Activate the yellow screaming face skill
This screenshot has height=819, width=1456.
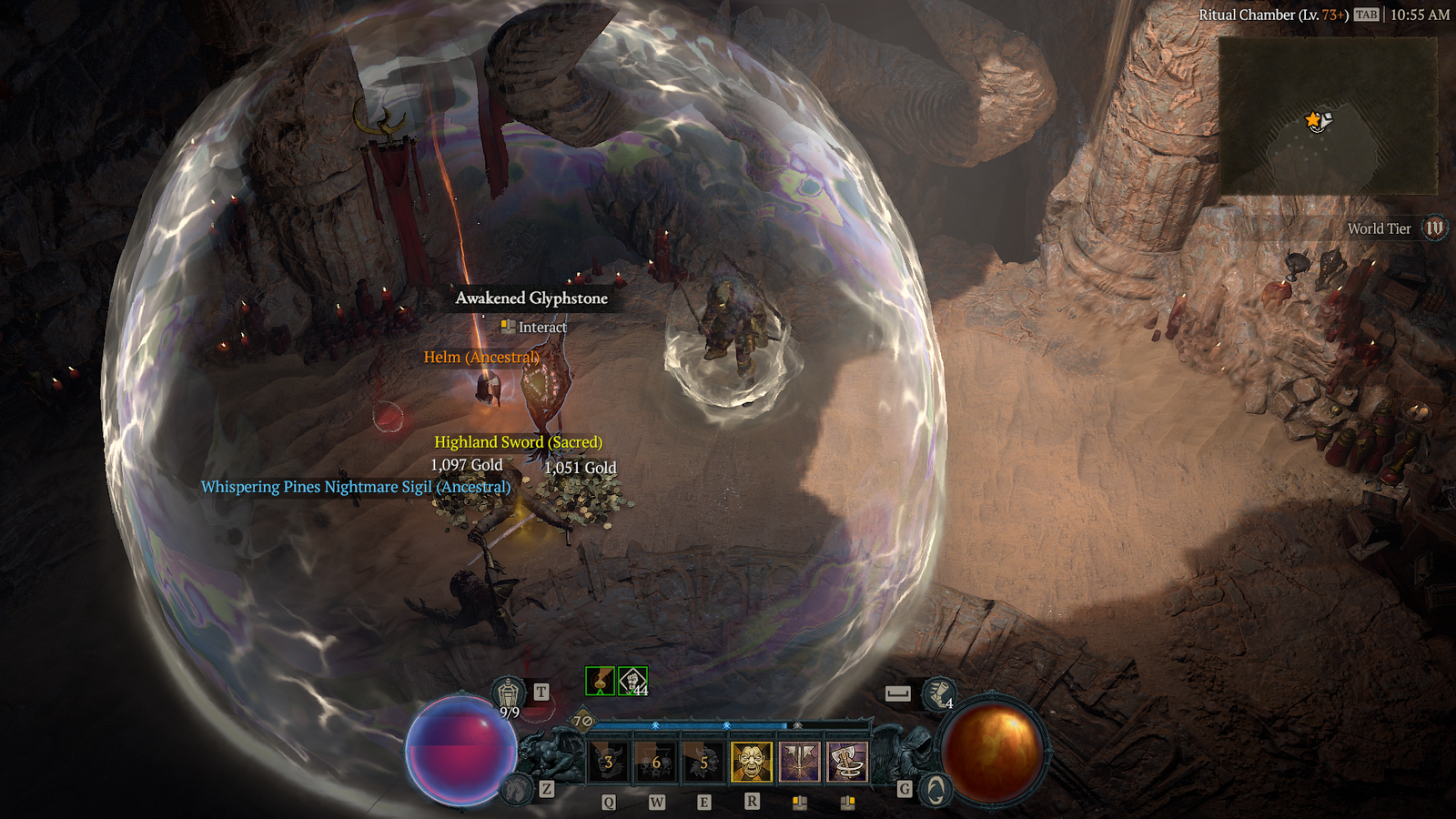pos(752,763)
